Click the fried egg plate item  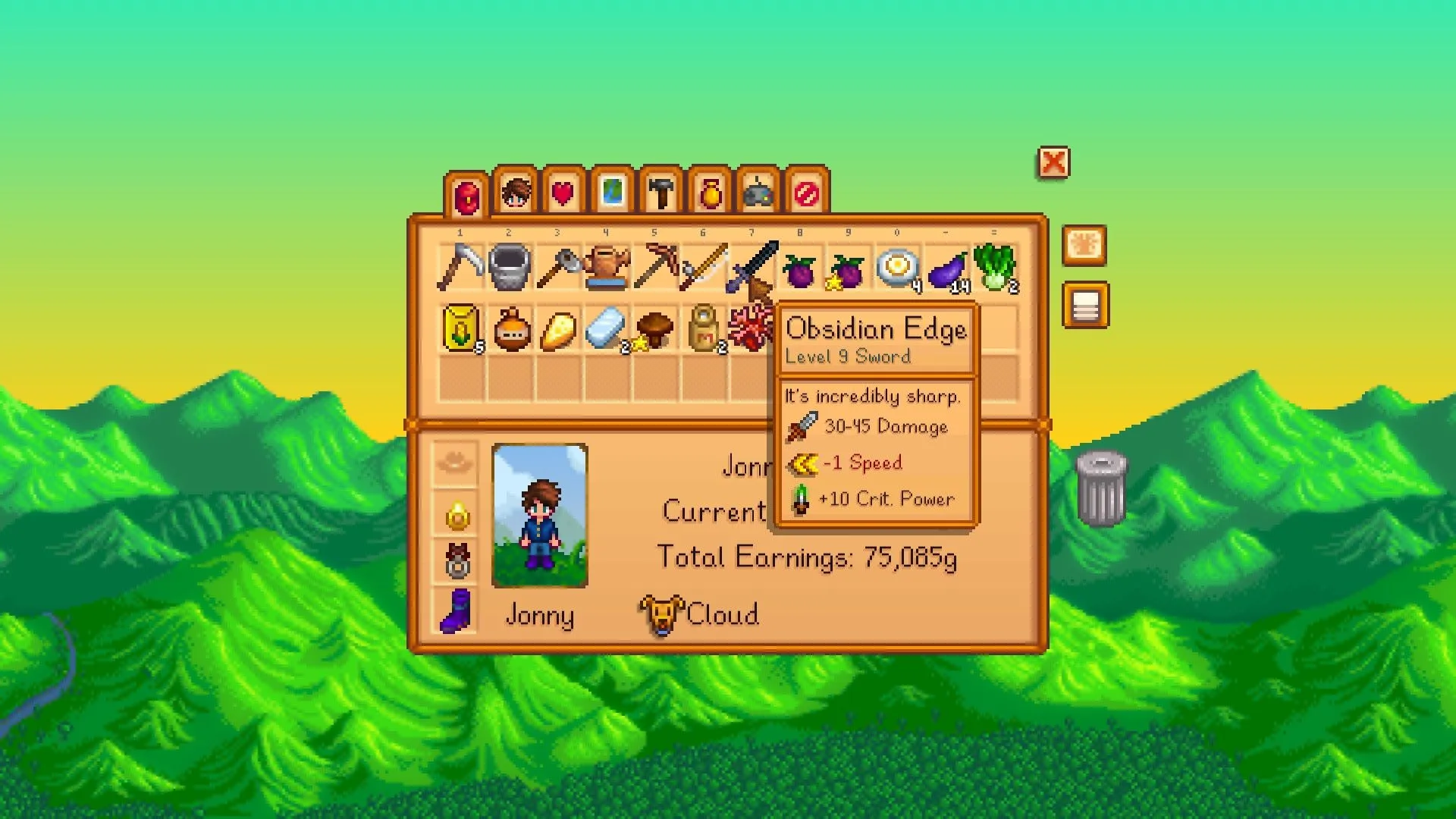point(895,267)
